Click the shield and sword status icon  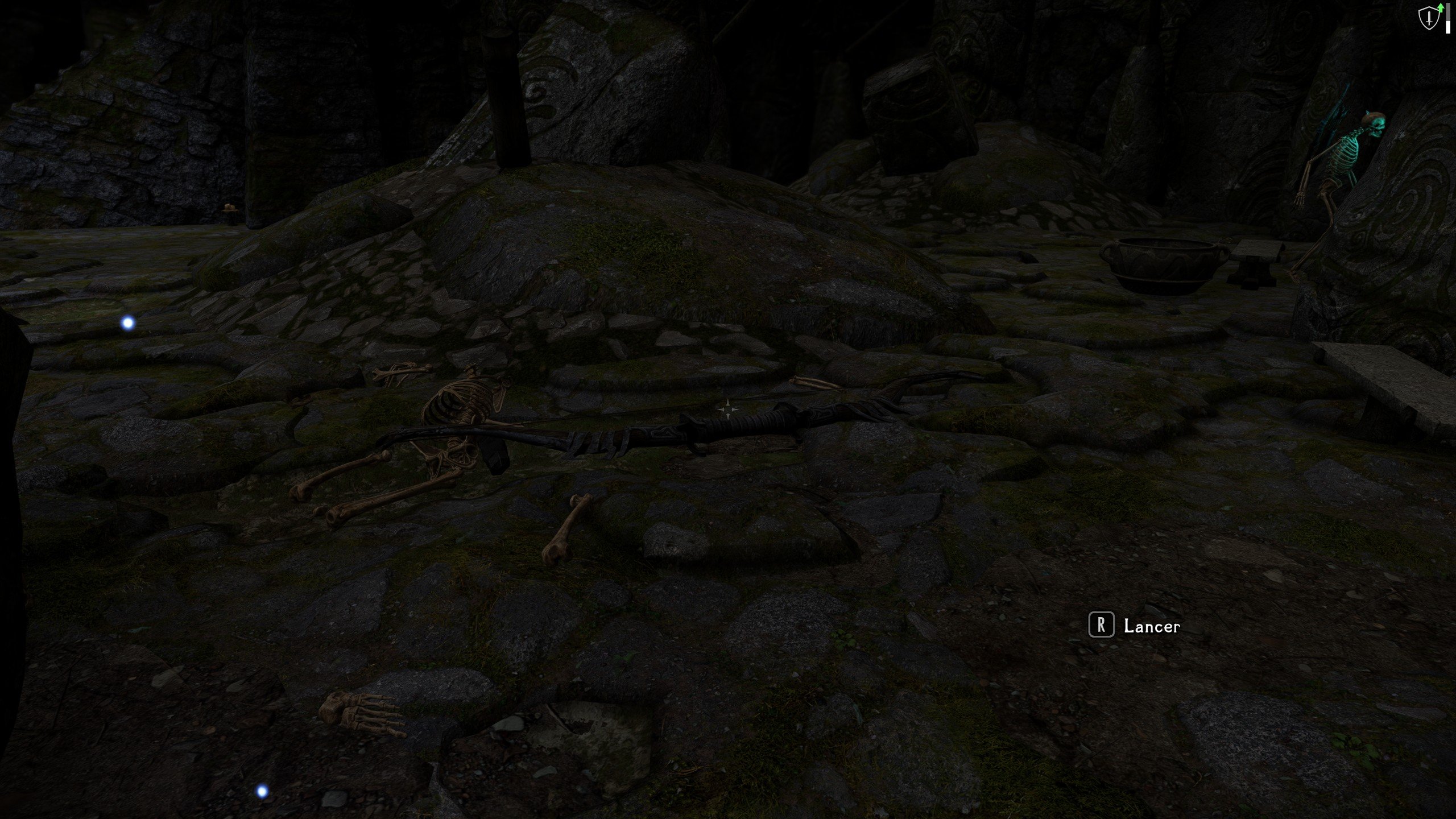1428,18
